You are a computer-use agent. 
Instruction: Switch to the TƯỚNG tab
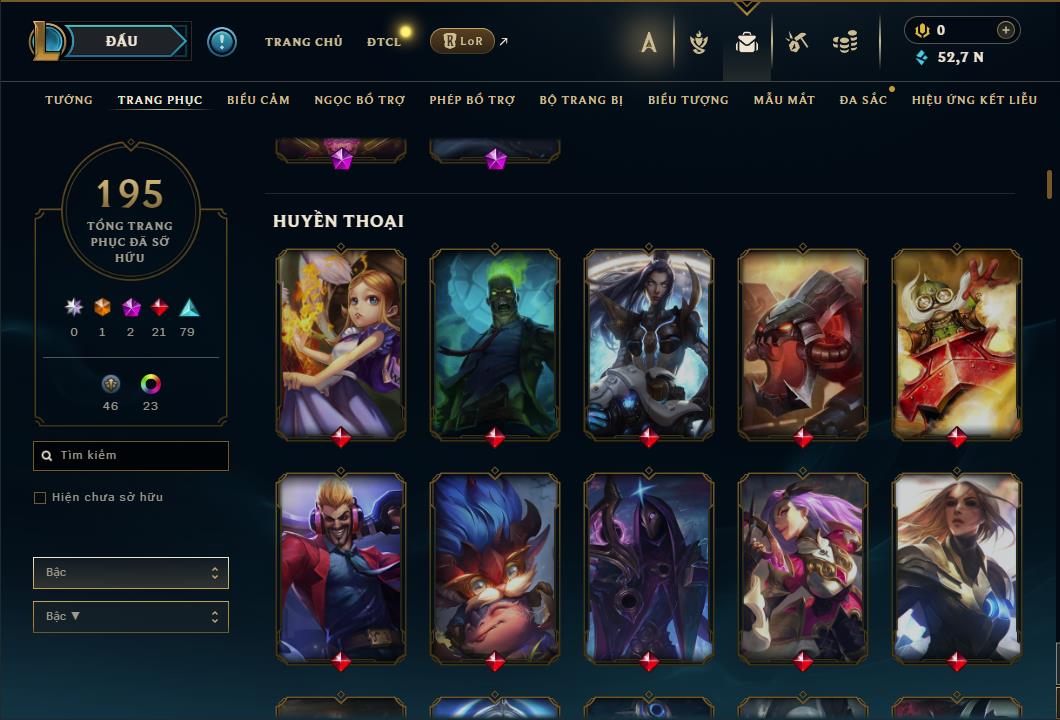pos(69,100)
